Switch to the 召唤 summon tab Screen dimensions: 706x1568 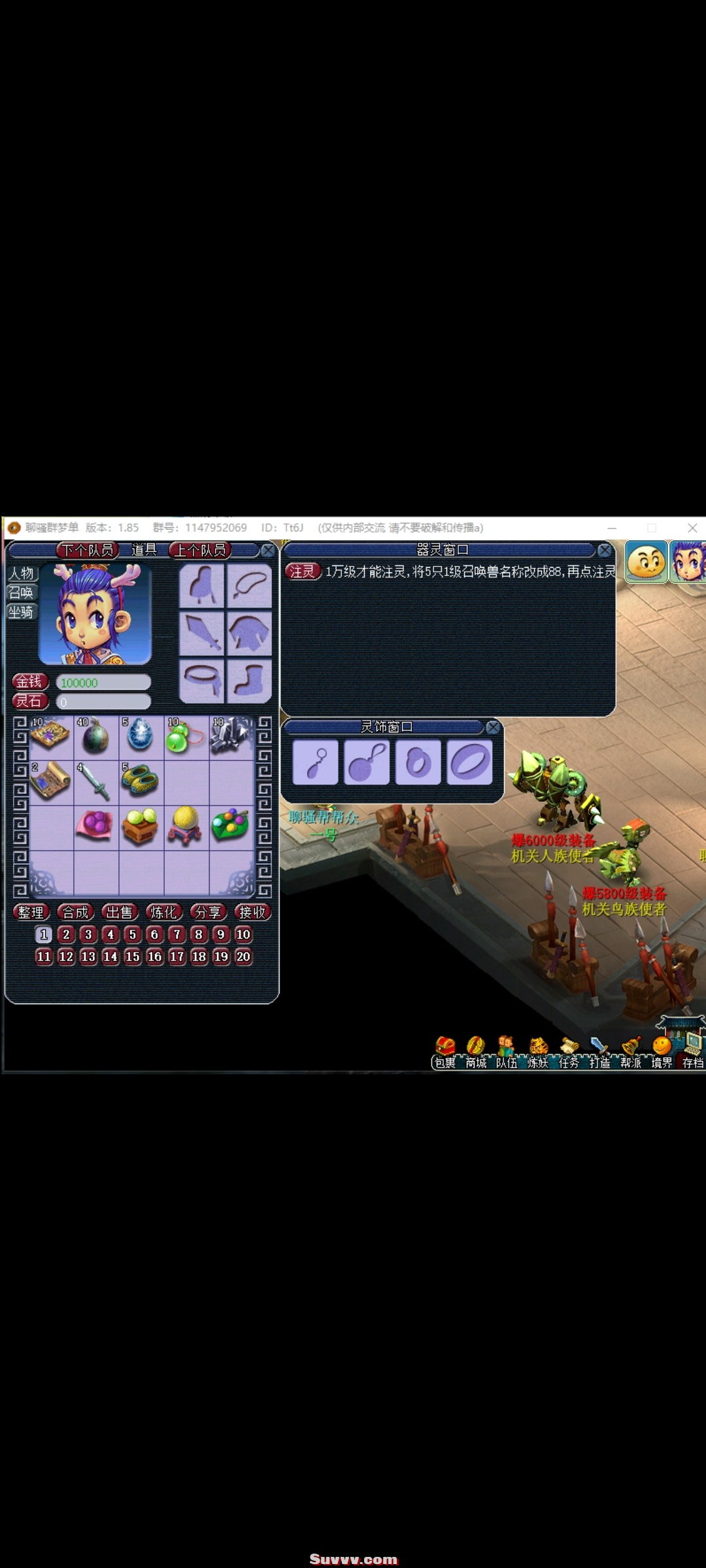pos(21,593)
